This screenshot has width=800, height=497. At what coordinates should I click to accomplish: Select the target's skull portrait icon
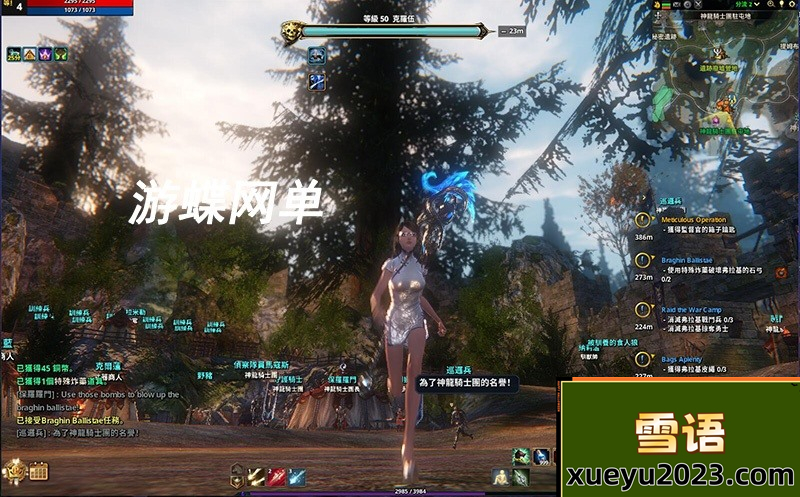(x=291, y=31)
